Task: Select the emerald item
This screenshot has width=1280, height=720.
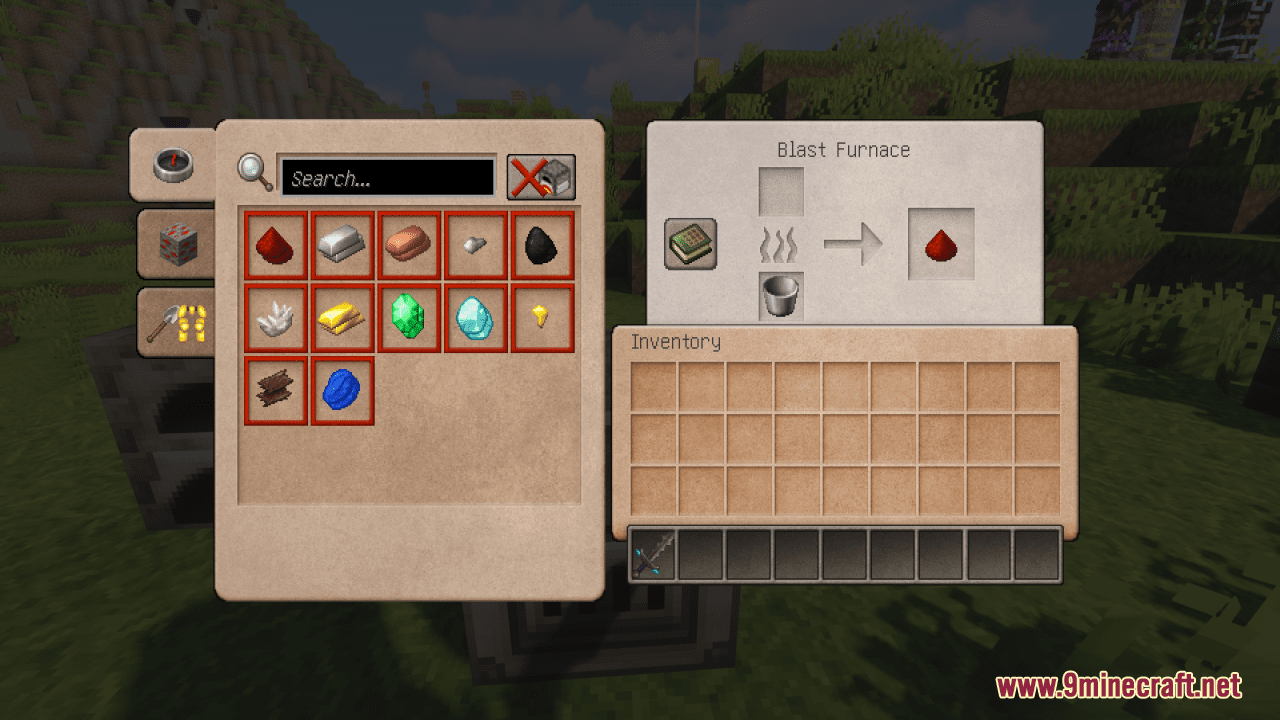Action: coord(409,317)
